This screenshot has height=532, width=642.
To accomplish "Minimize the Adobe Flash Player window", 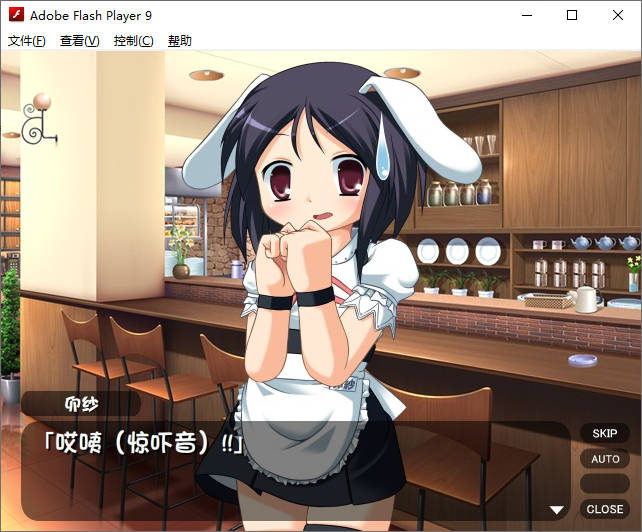I will coord(526,15).
